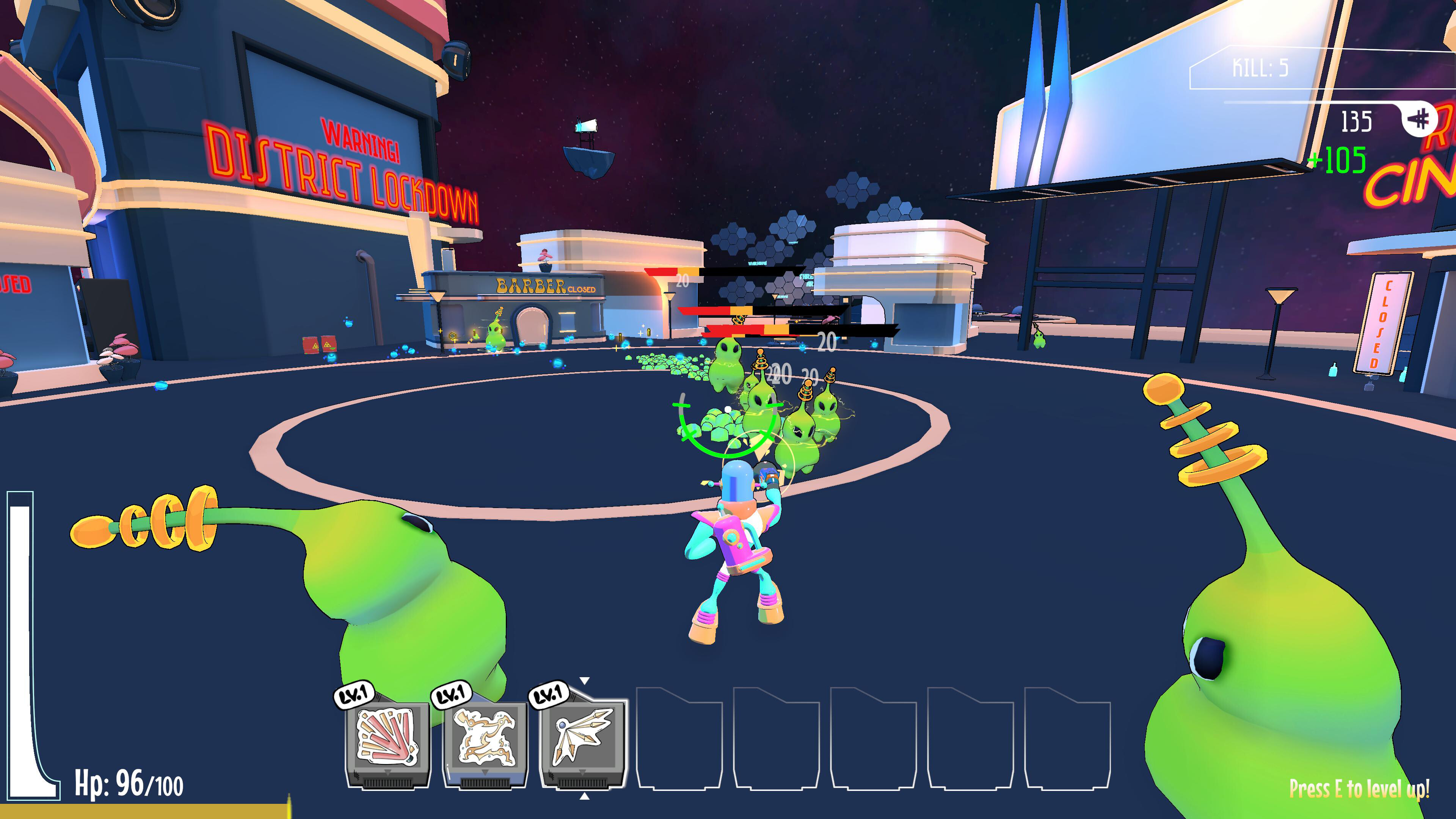The height and width of the screenshot is (819, 1456).
Task: Toggle the LV.1 badge on the spread-shot cartridge
Action: point(355,695)
